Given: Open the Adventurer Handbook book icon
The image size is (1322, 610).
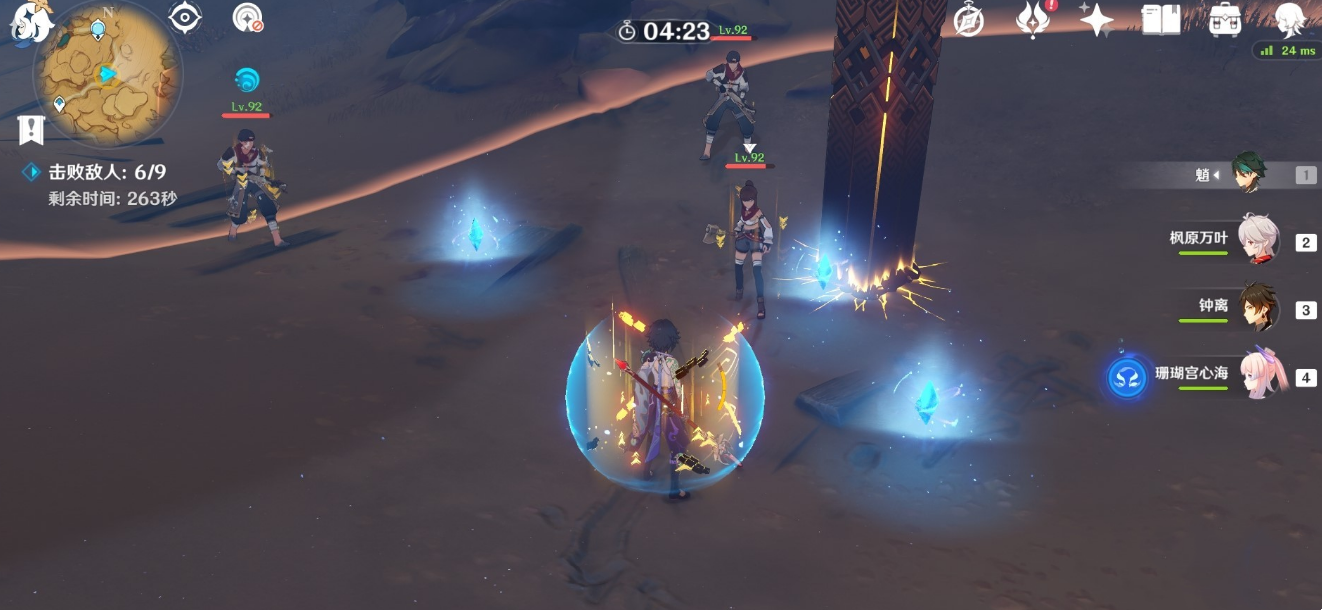Looking at the screenshot, I should (x=1161, y=20).
